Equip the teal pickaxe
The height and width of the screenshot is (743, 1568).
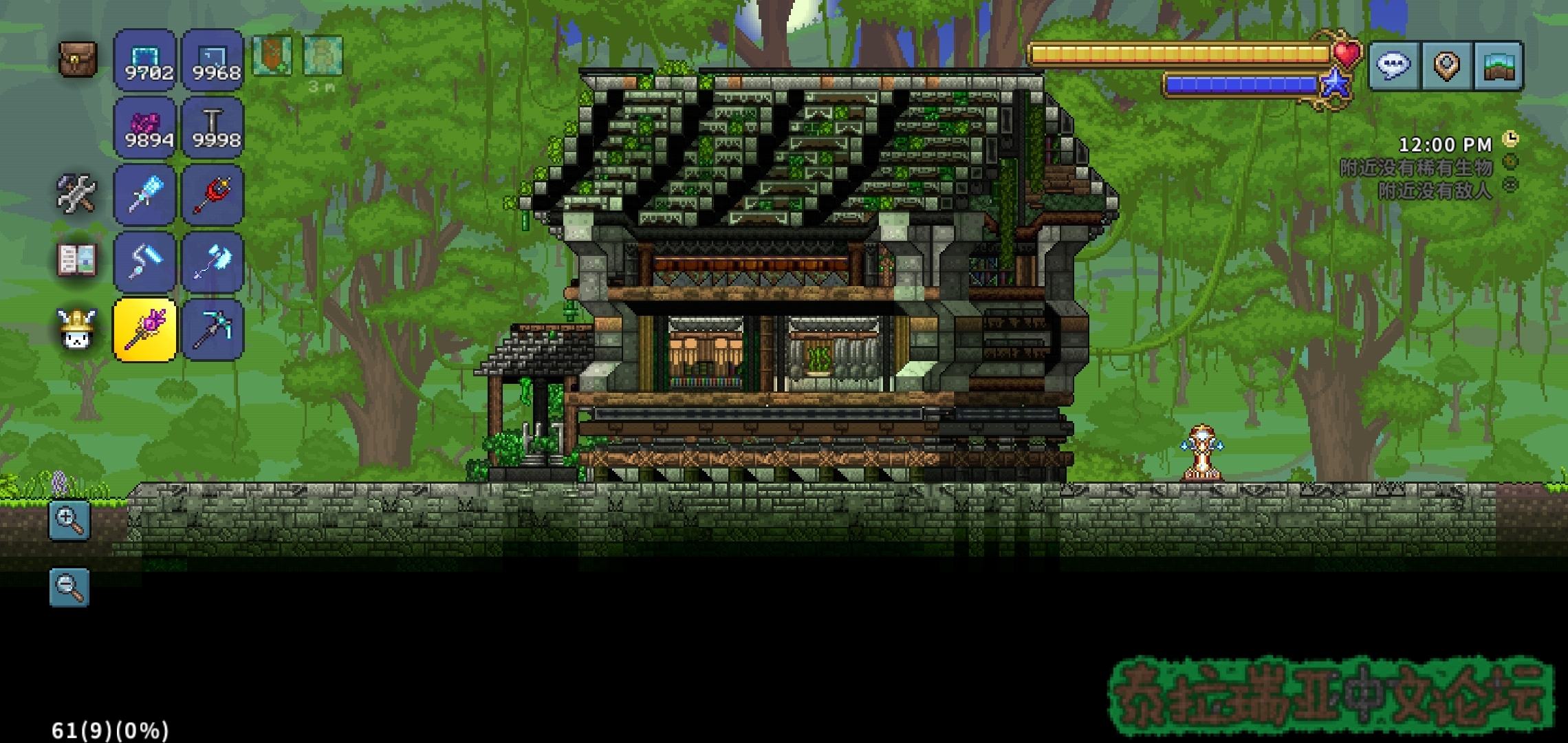tap(213, 330)
